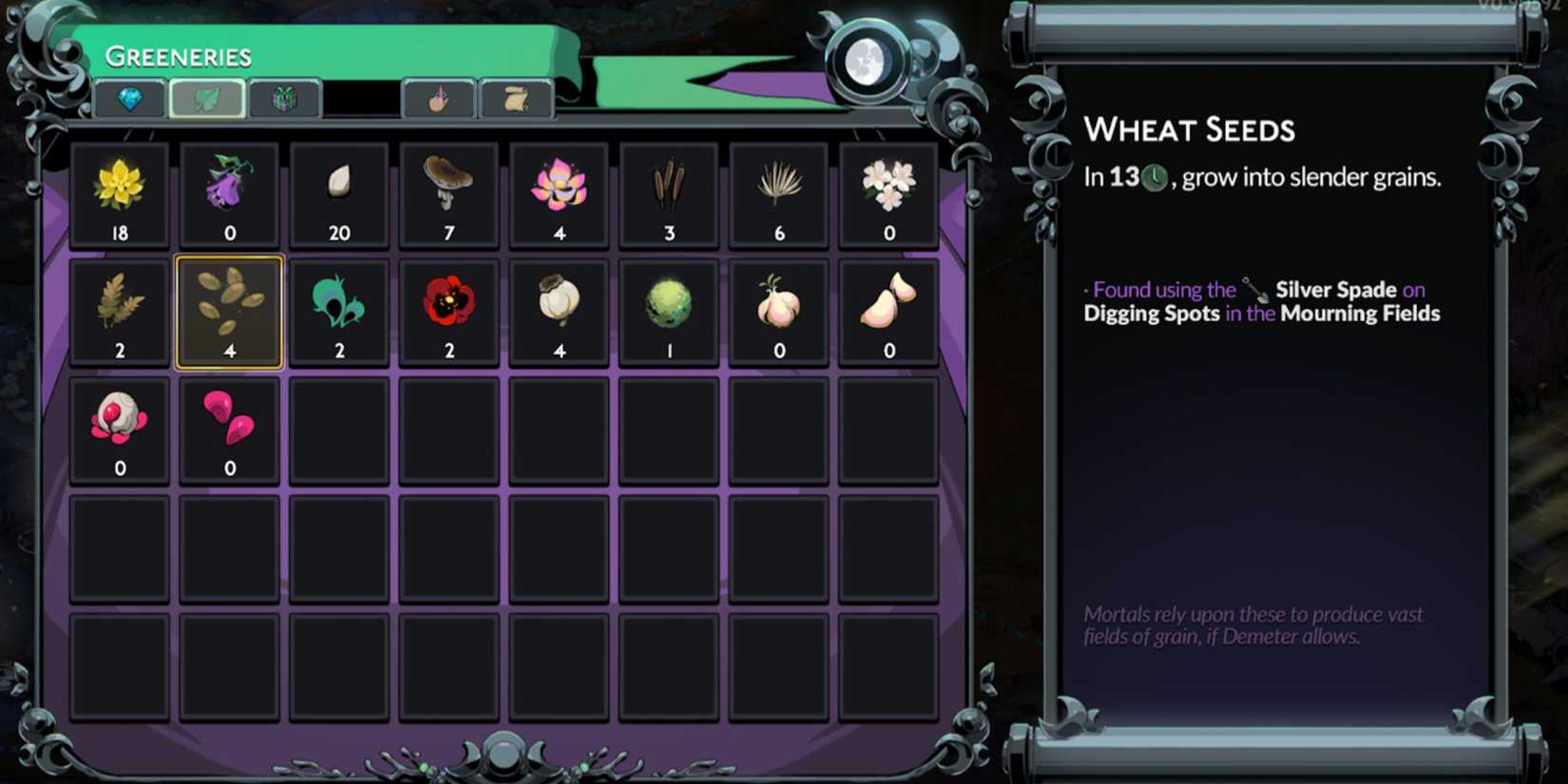Viewport: 1568px width, 784px height.
Task: Click the cattail reeds item
Action: pyautogui.click(x=669, y=190)
